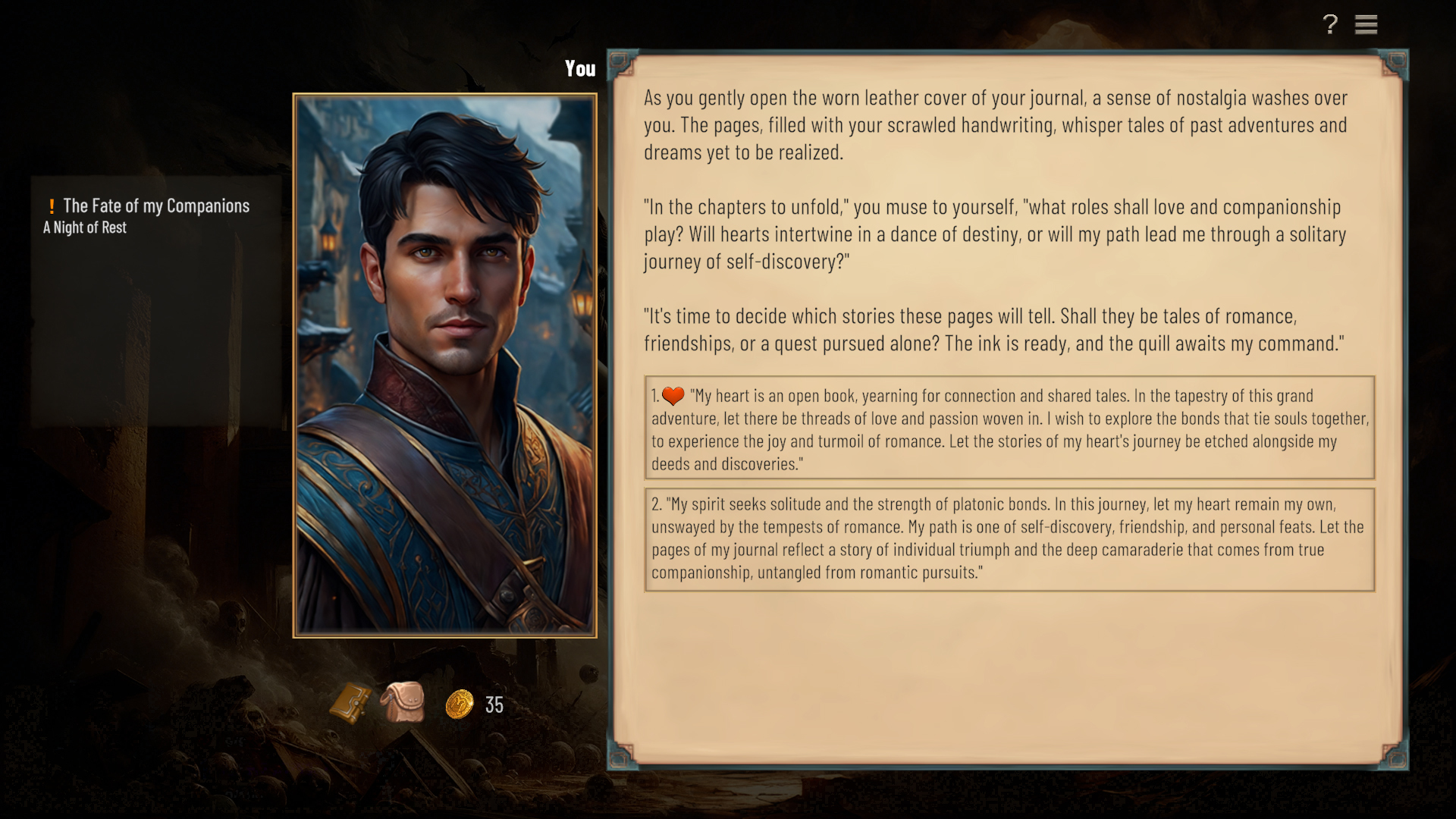Click the red heart icon in choice 1
The width and height of the screenshot is (1456, 819).
point(673,395)
